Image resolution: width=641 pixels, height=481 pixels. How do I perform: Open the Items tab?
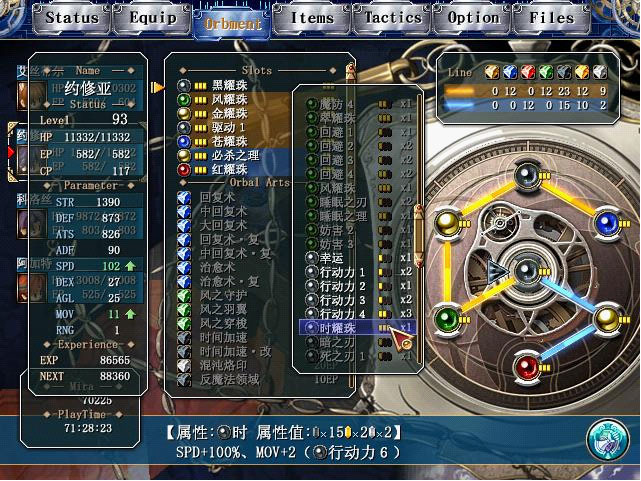pos(312,18)
